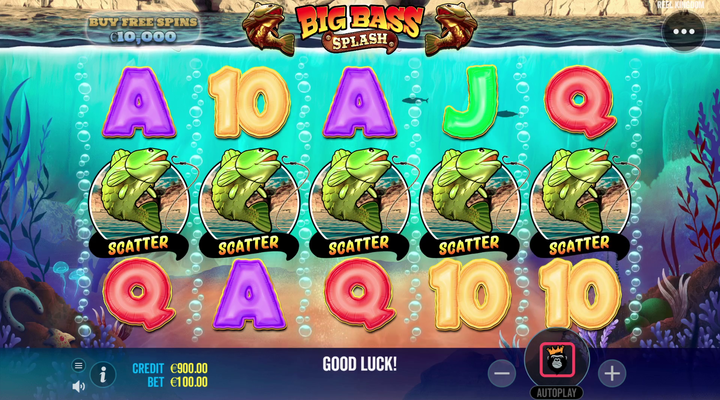The width and height of the screenshot is (720, 400).
Task: Open the three-dot options menu
Action: (x=683, y=32)
